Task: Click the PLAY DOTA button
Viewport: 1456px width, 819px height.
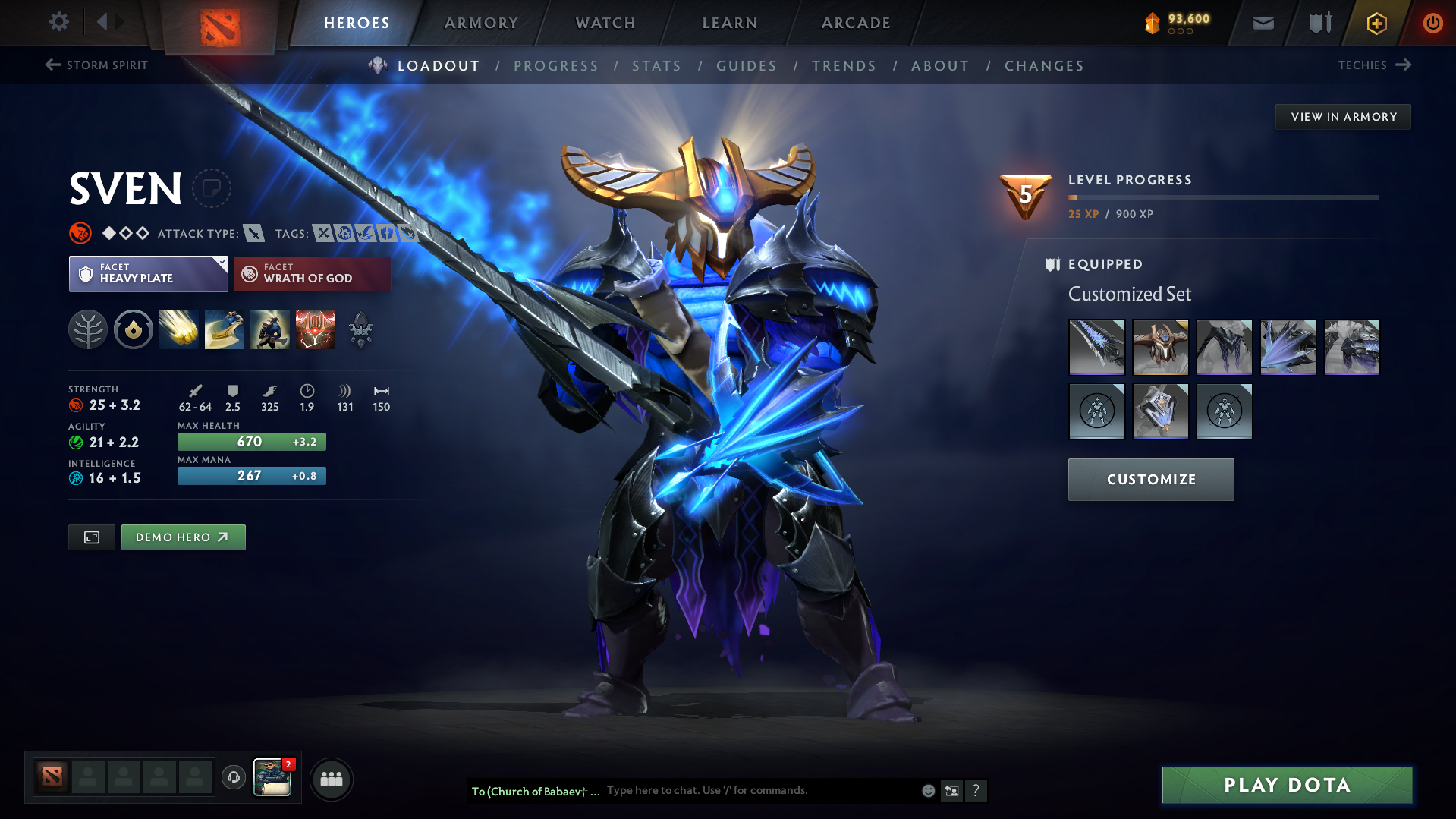Action: pos(1286,785)
